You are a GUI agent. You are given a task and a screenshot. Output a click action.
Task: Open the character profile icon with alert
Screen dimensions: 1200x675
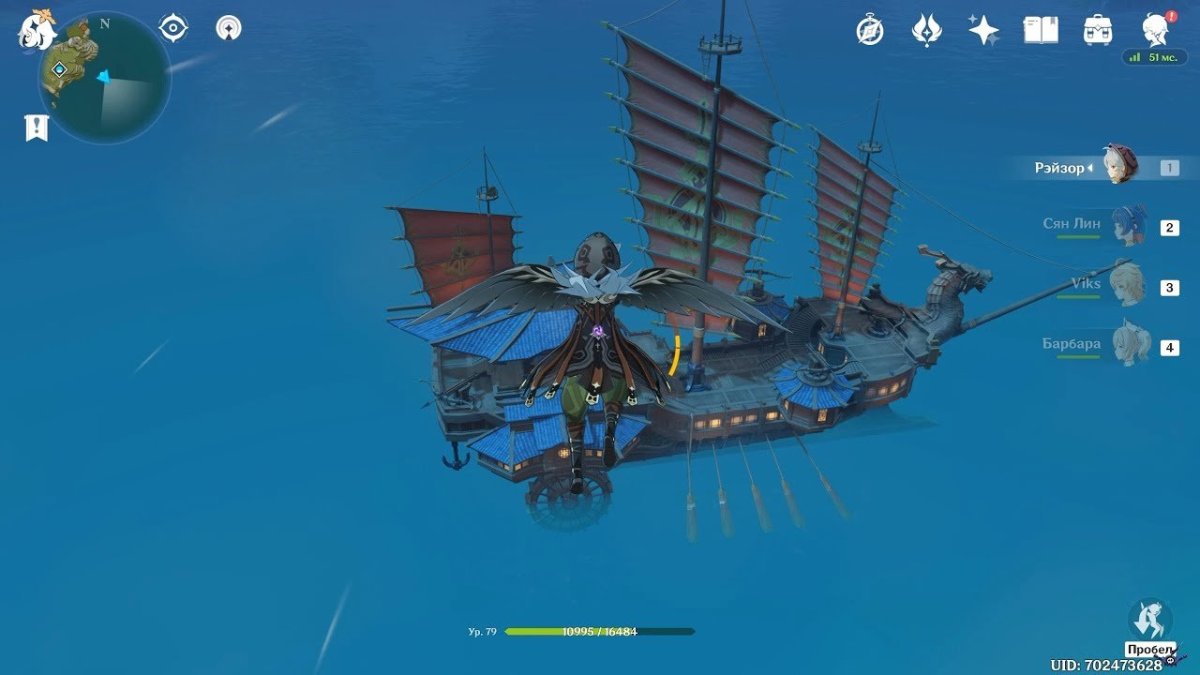1156,30
